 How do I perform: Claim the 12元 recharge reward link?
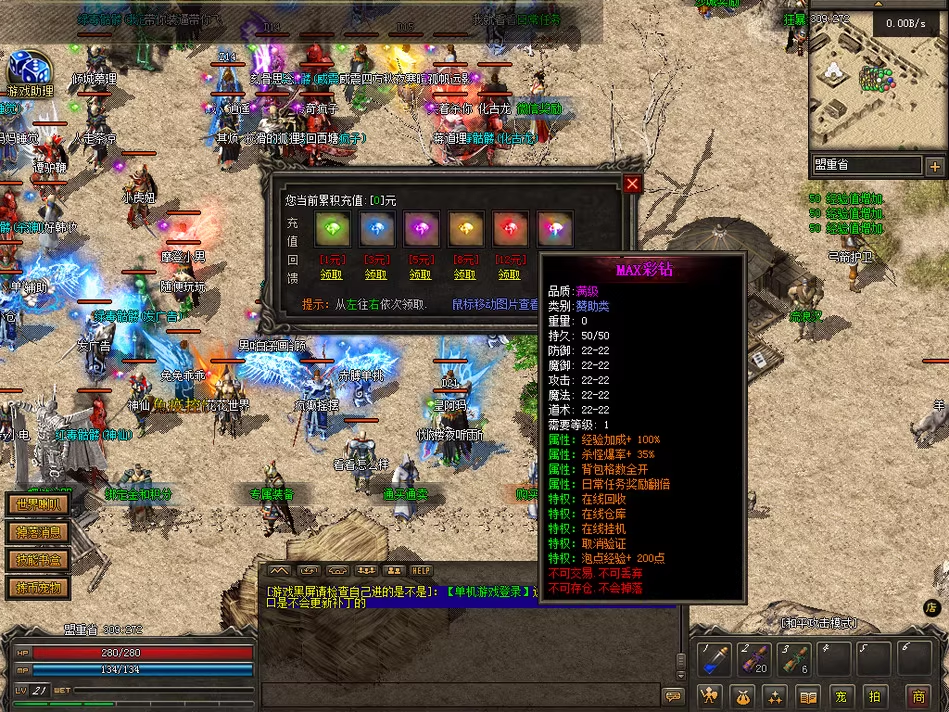(x=510, y=273)
